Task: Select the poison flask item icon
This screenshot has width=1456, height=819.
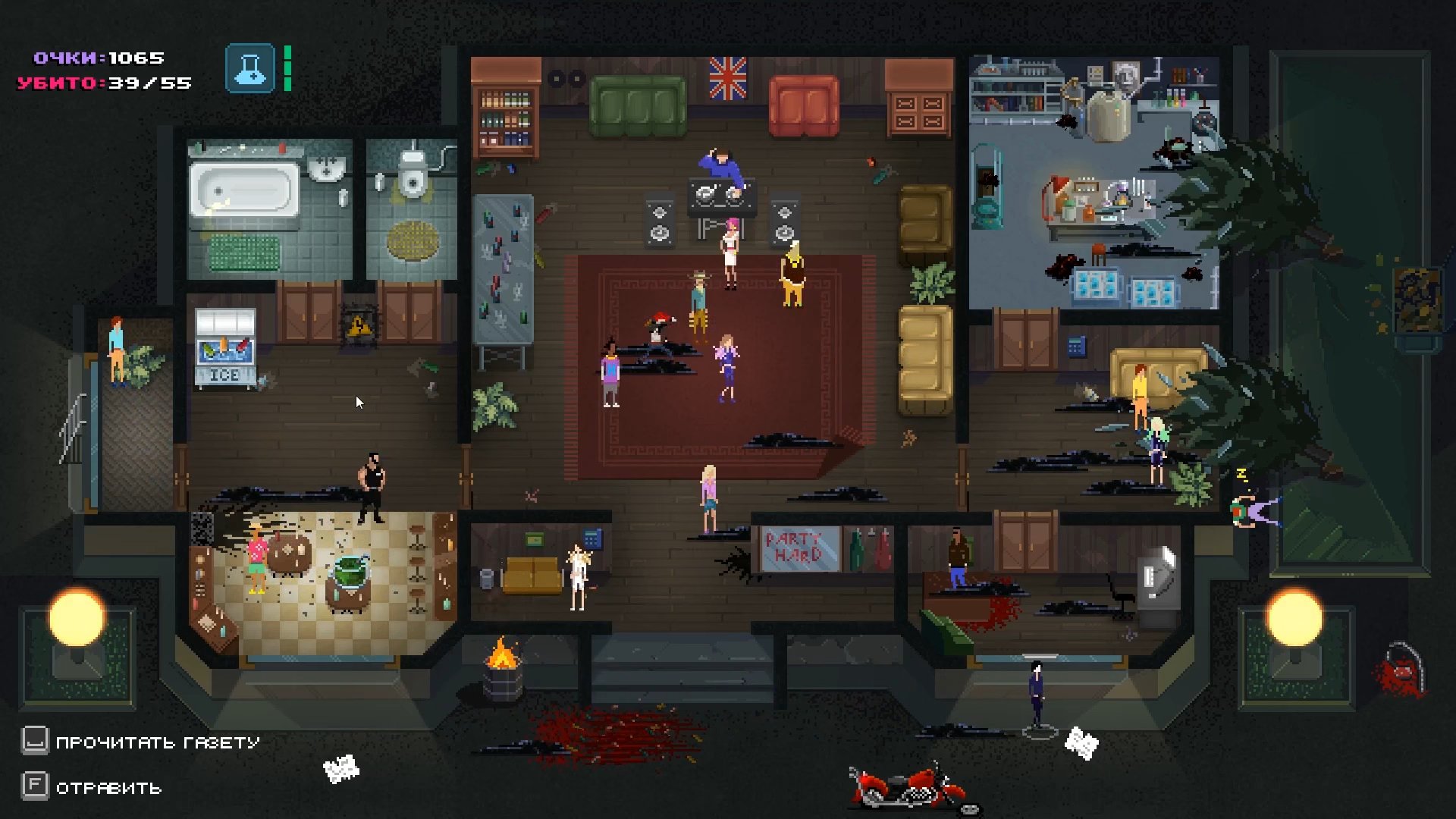Action: click(x=249, y=68)
